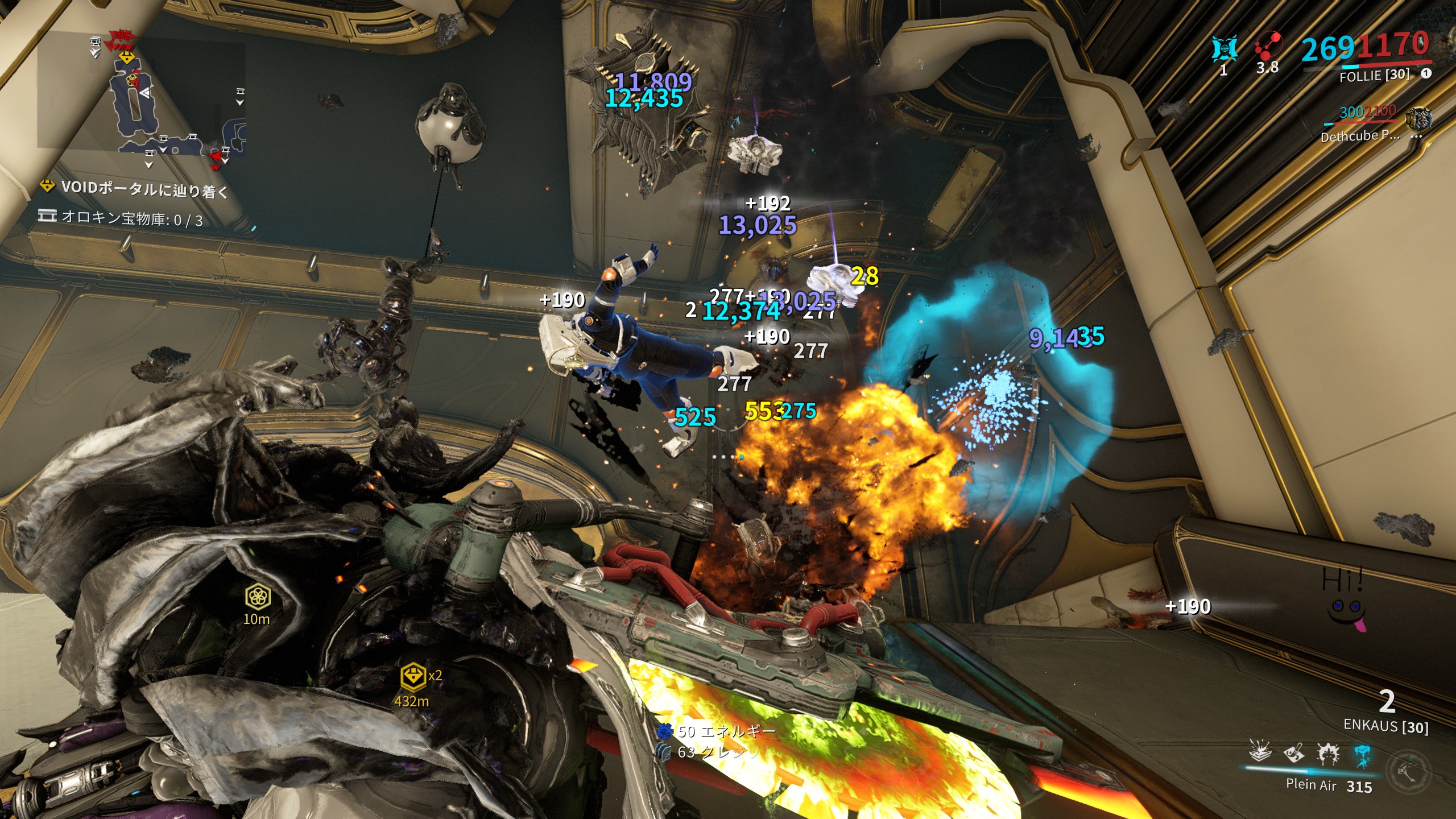Select the flower-shaped 10m waypoint marker
Viewport: 1456px width, 819px height.
tap(258, 597)
